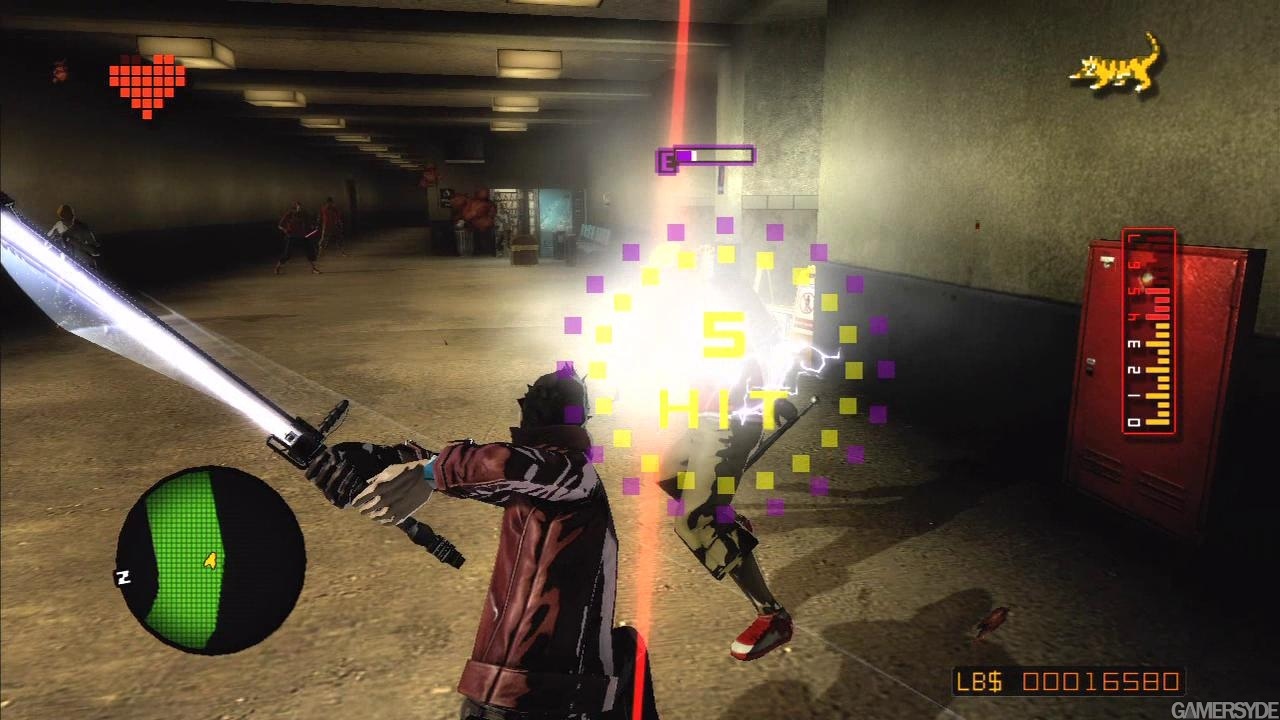Click the yellow player arrow on minimap

(211, 561)
